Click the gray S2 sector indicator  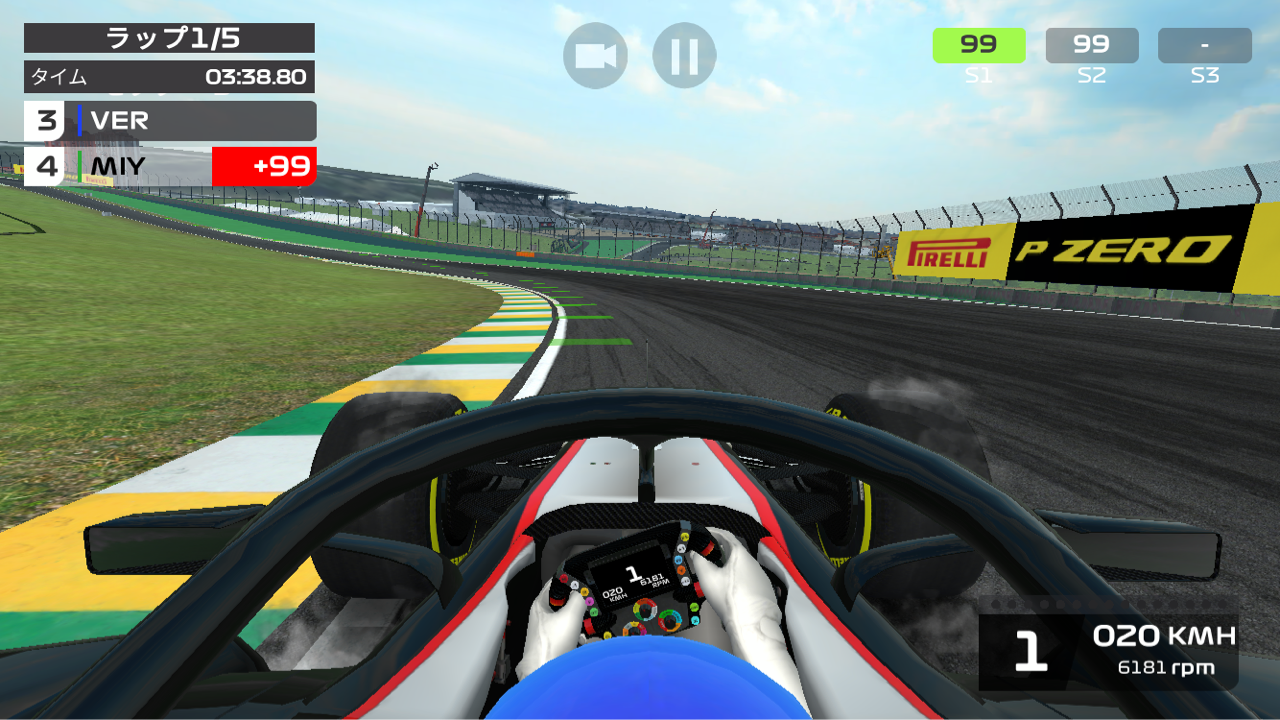1092,44
